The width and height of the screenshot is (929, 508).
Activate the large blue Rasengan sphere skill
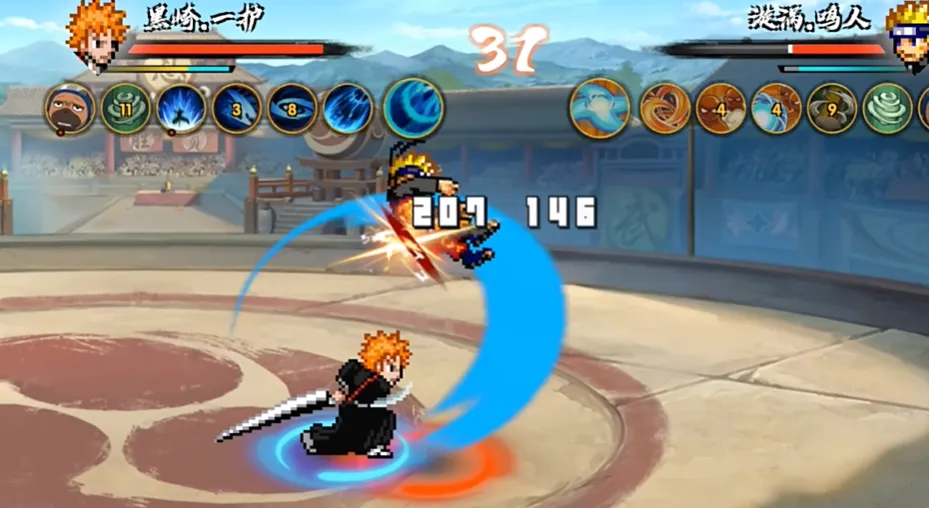click(x=600, y=108)
